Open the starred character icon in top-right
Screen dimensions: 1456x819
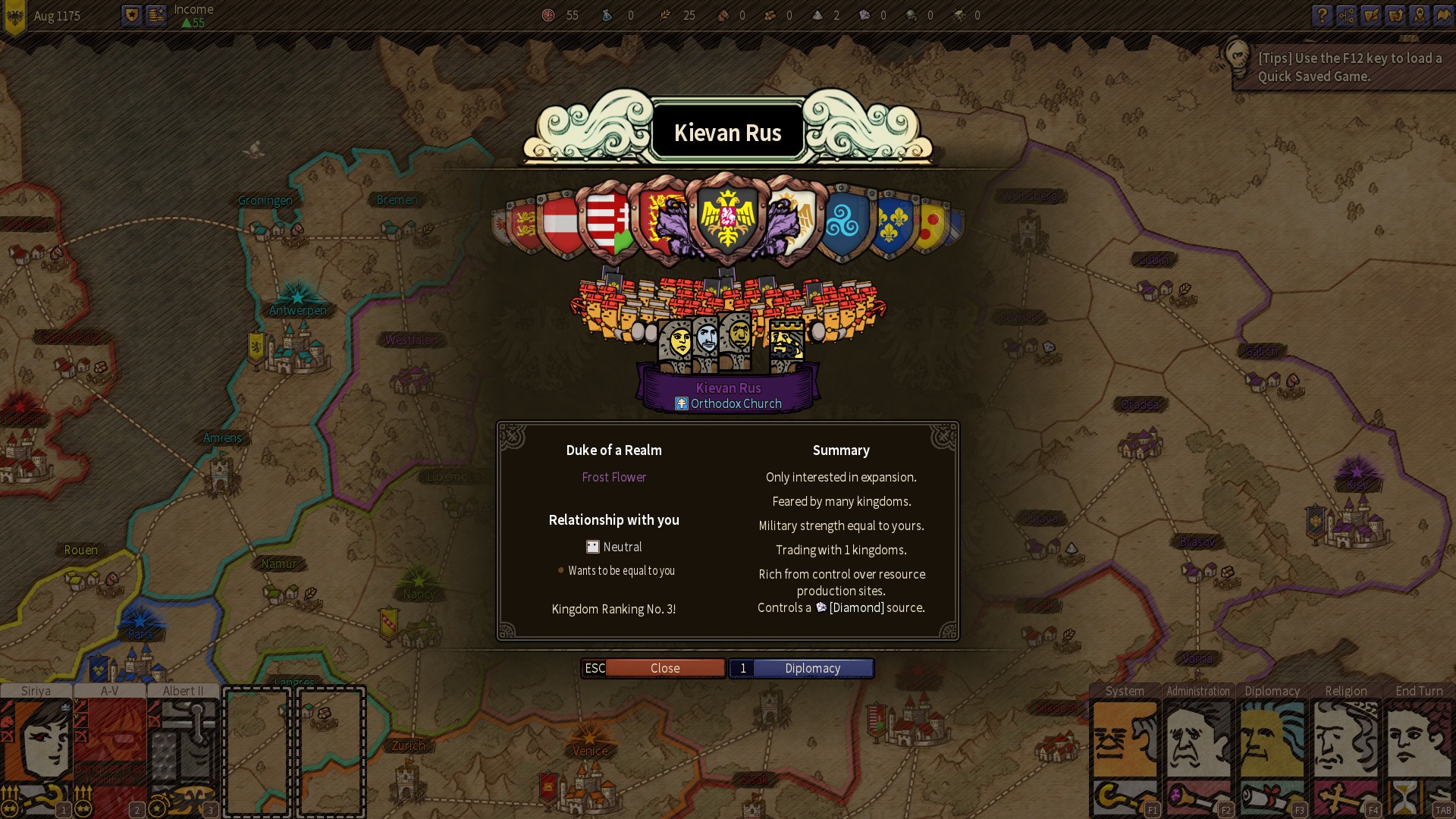tap(1420, 16)
